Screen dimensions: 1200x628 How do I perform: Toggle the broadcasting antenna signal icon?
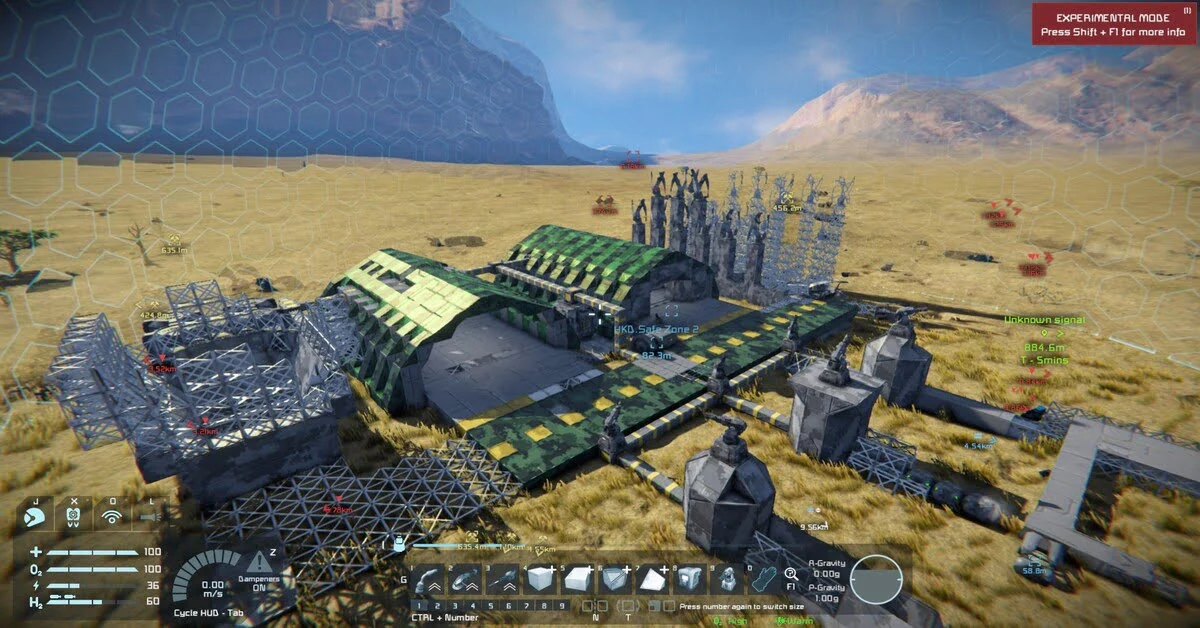pos(112,516)
